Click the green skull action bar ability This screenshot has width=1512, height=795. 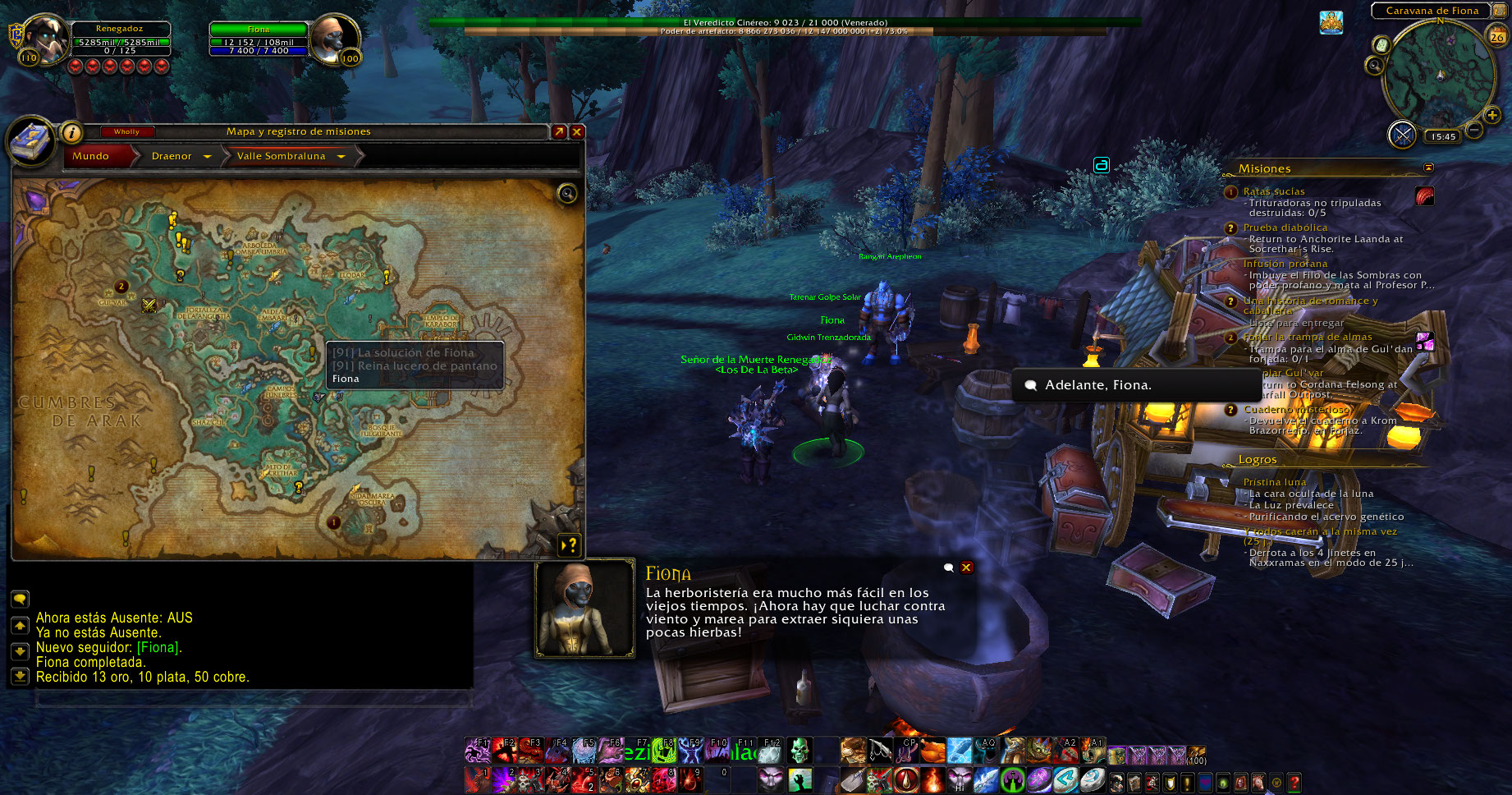(799, 750)
